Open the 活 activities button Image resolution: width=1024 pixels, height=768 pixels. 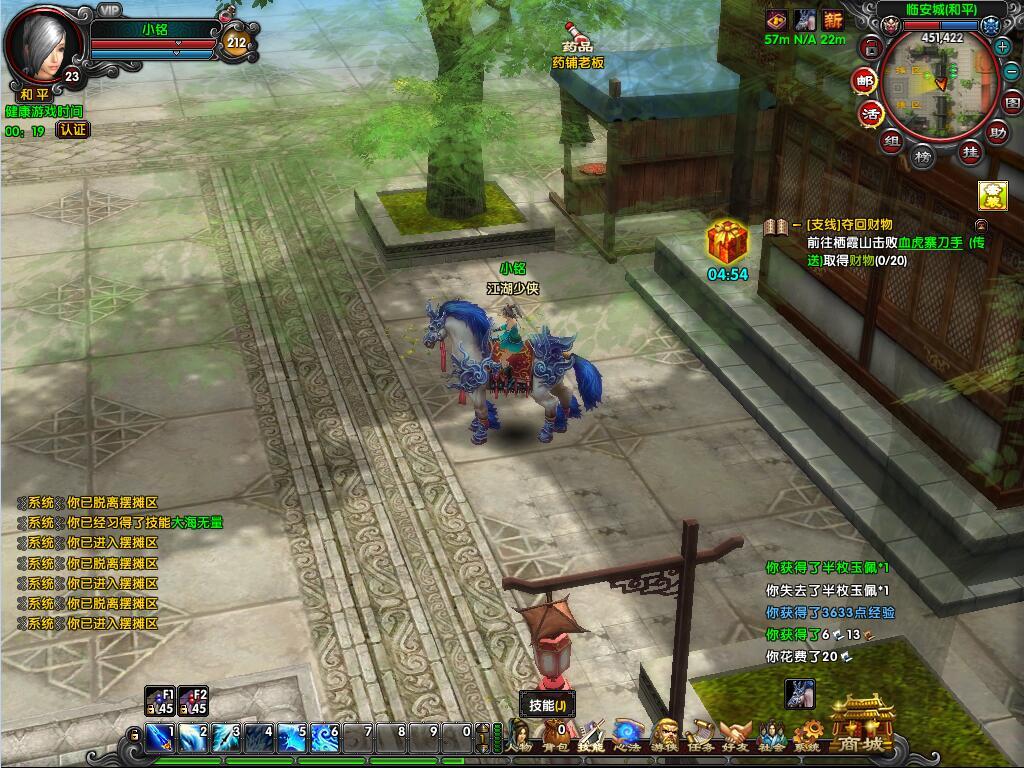point(872,113)
